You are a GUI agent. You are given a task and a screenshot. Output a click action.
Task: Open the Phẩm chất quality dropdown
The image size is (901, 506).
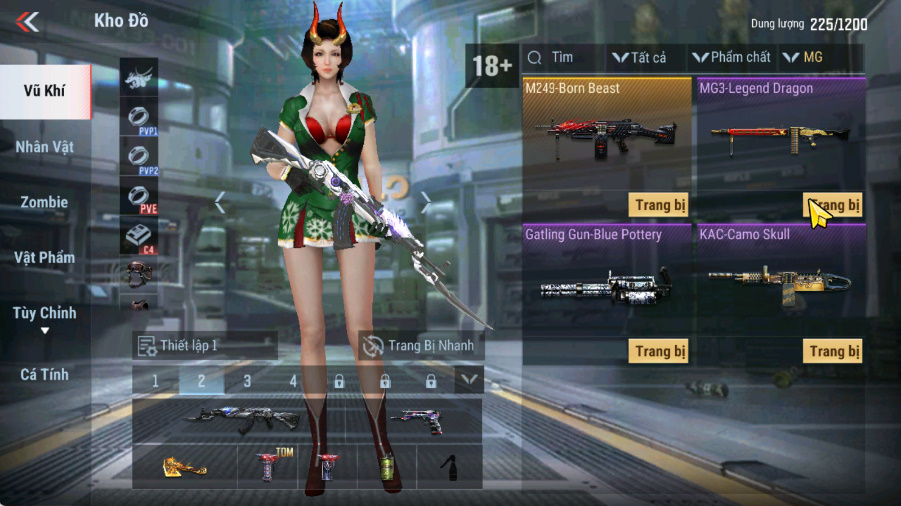coord(733,58)
